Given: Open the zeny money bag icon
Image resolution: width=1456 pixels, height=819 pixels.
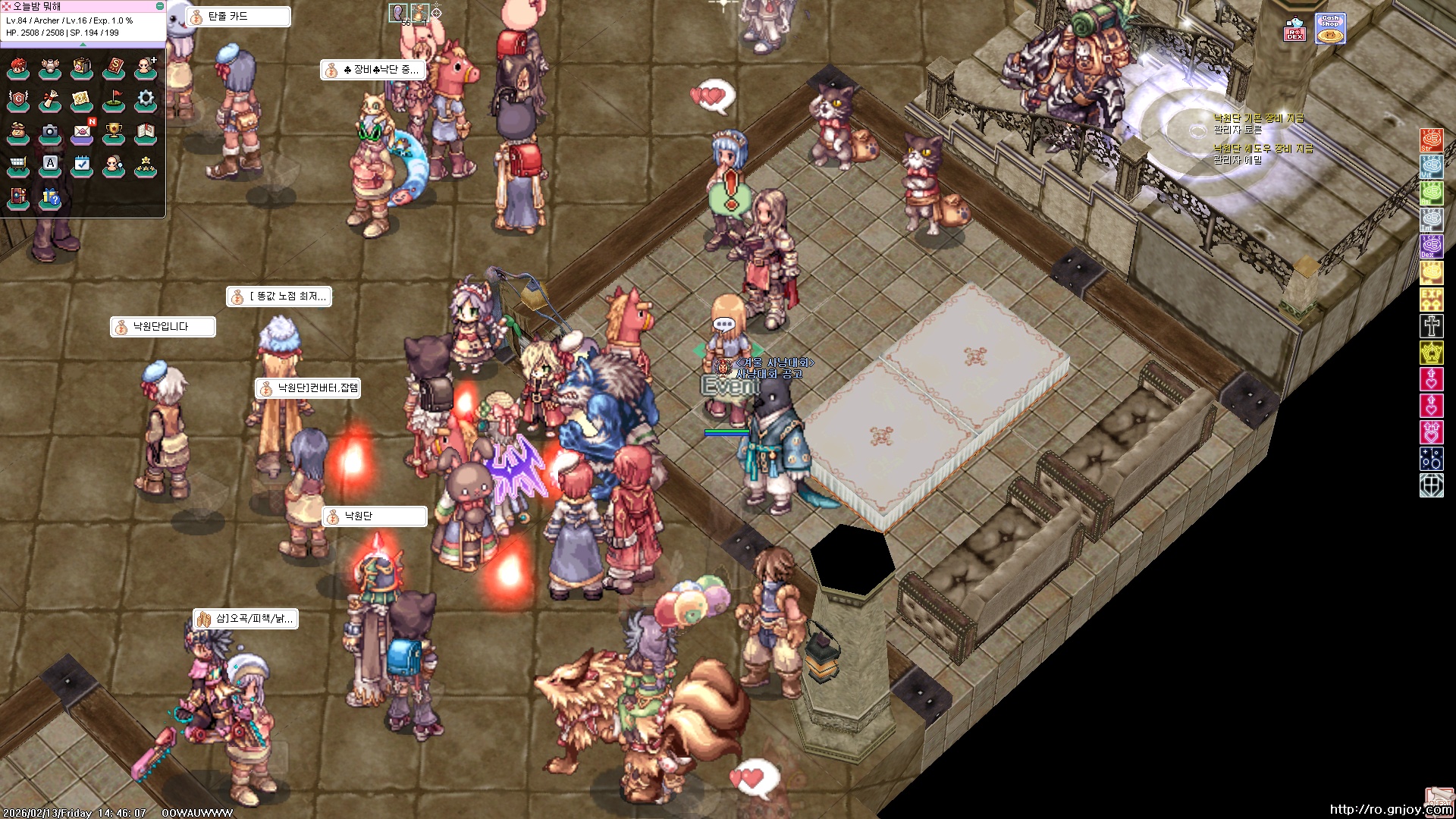Looking at the screenshot, I should coord(18,132).
